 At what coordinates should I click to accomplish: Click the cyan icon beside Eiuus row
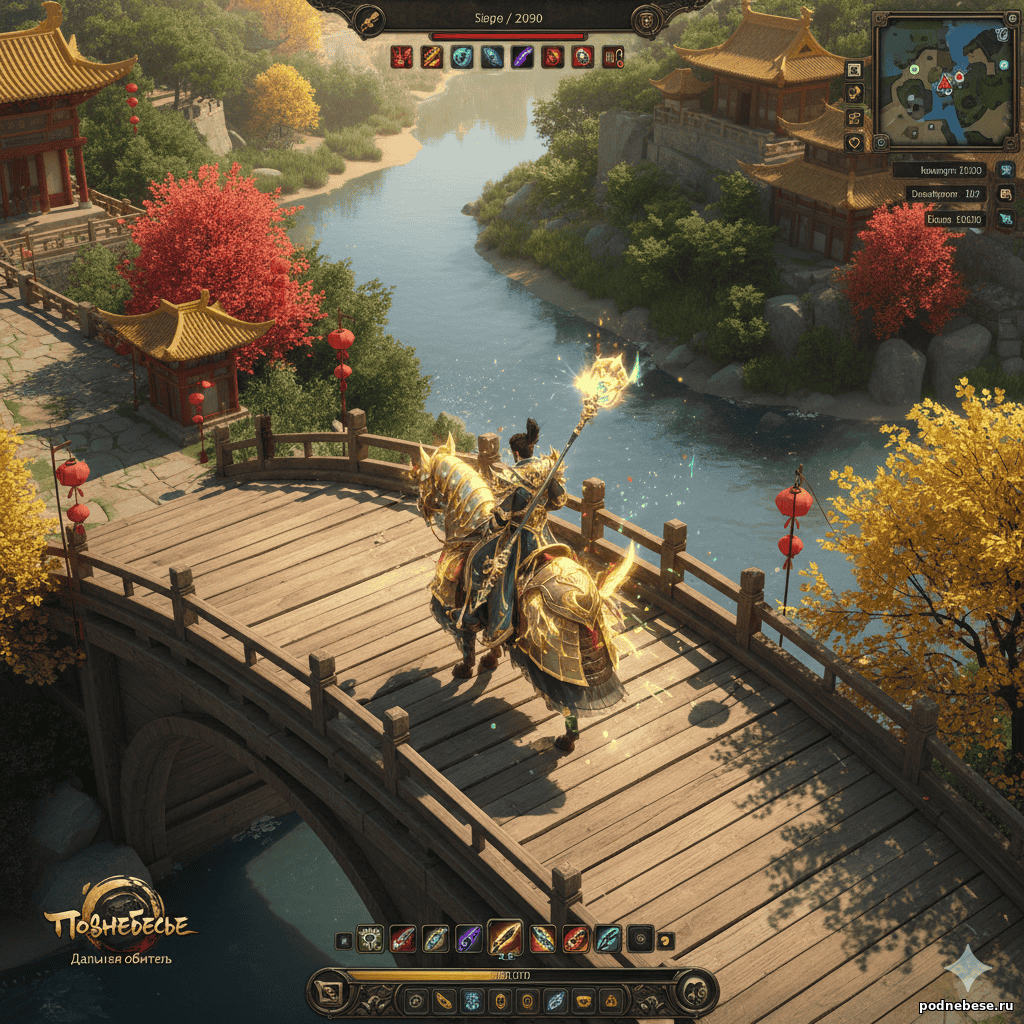pyautogui.click(x=1005, y=219)
